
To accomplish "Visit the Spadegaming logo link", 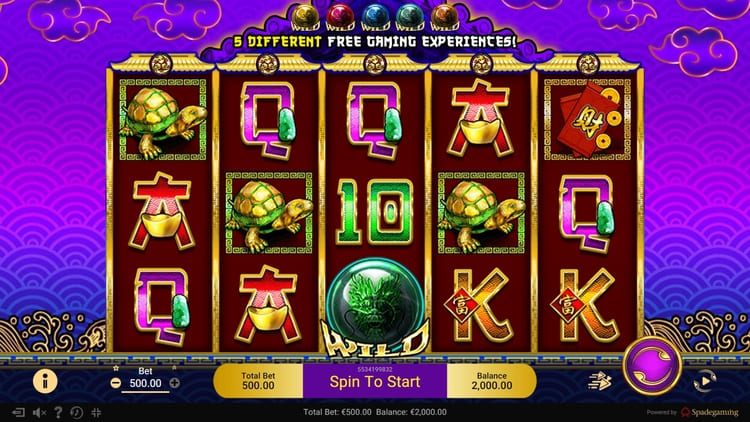I will (x=710, y=412).
